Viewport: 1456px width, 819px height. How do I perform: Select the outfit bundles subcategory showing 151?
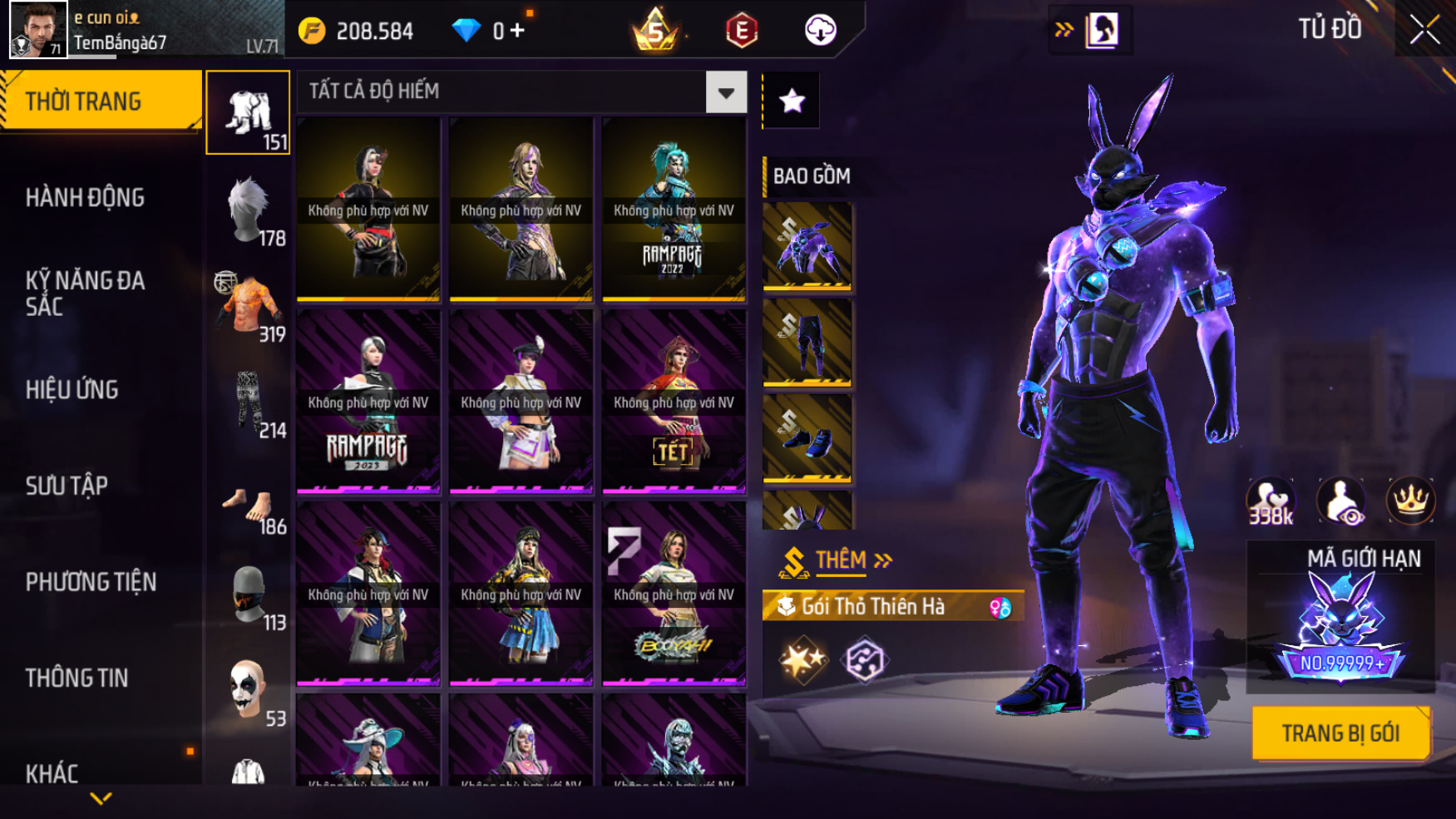[x=248, y=113]
